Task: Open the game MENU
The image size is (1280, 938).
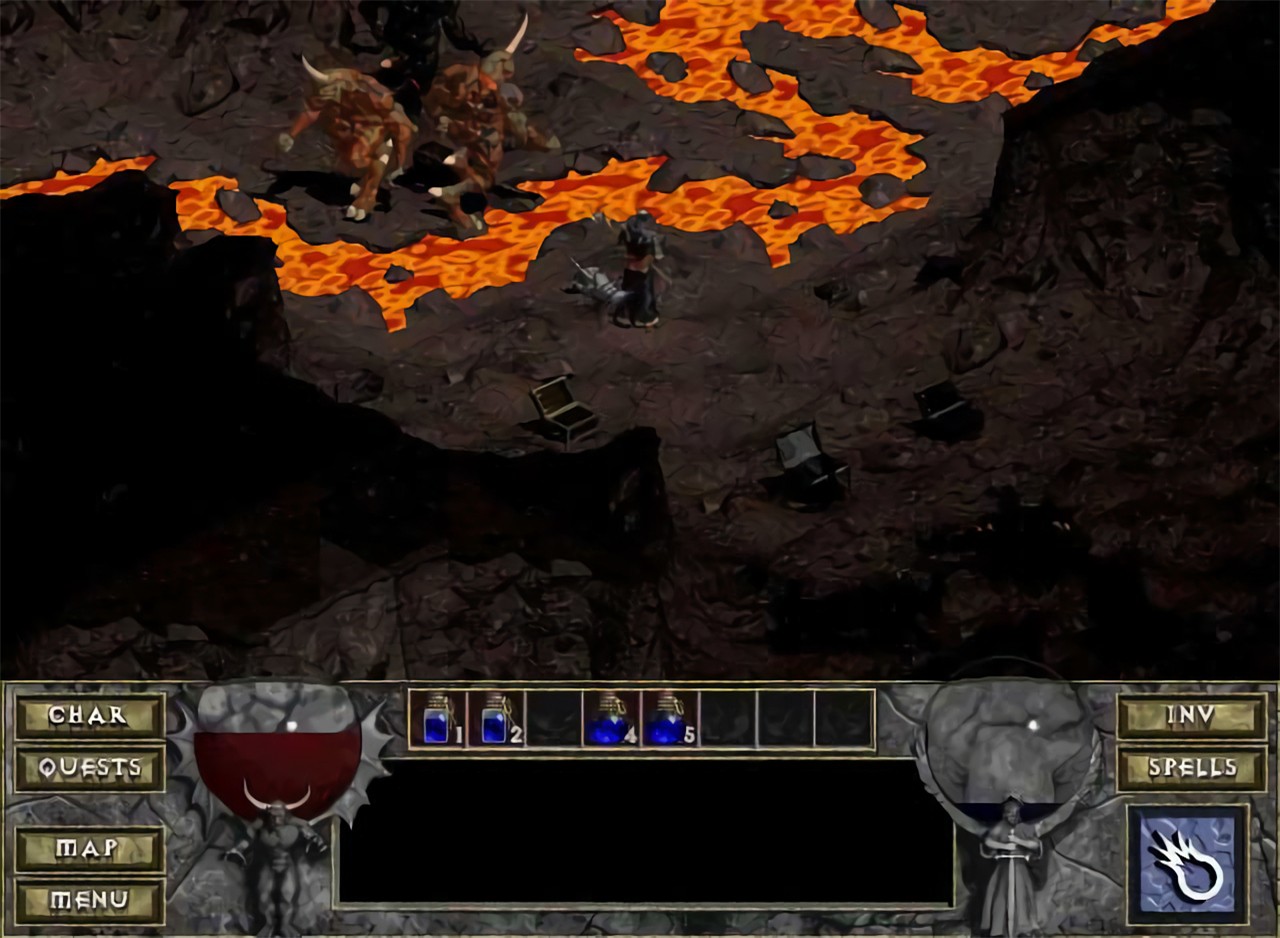Action: [89, 901]
